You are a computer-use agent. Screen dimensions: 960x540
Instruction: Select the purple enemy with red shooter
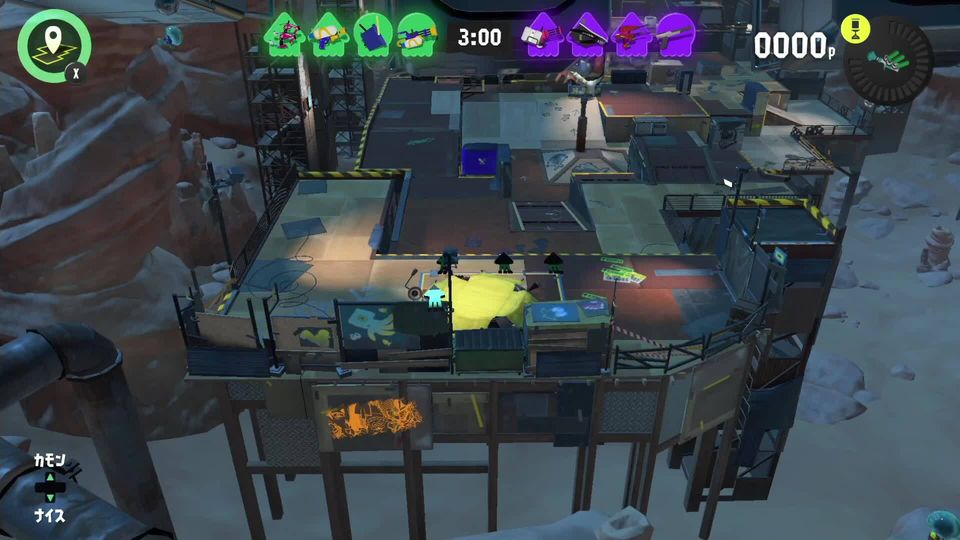coord(632,35)
